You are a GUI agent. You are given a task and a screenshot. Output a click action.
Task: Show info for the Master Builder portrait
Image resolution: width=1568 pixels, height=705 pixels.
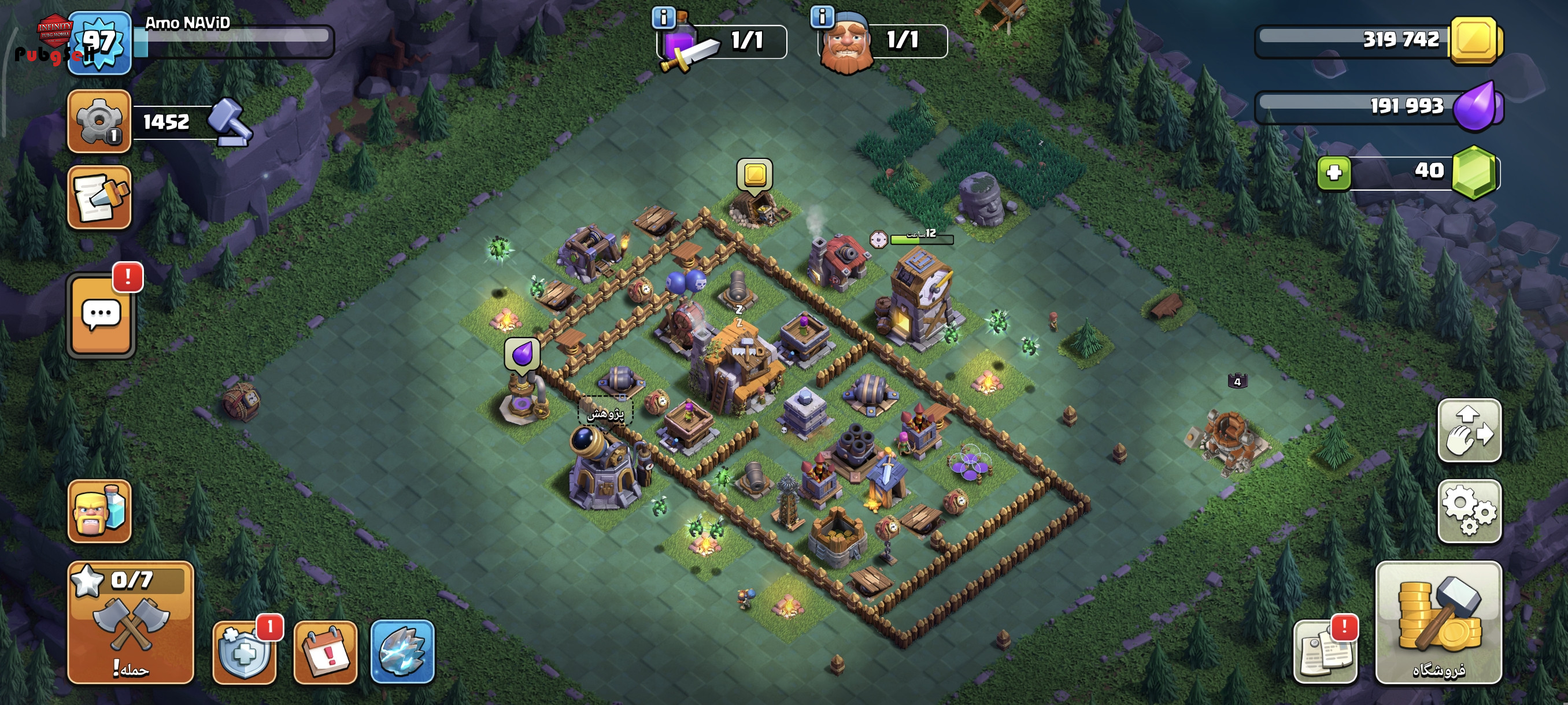[x=822, y=16]
